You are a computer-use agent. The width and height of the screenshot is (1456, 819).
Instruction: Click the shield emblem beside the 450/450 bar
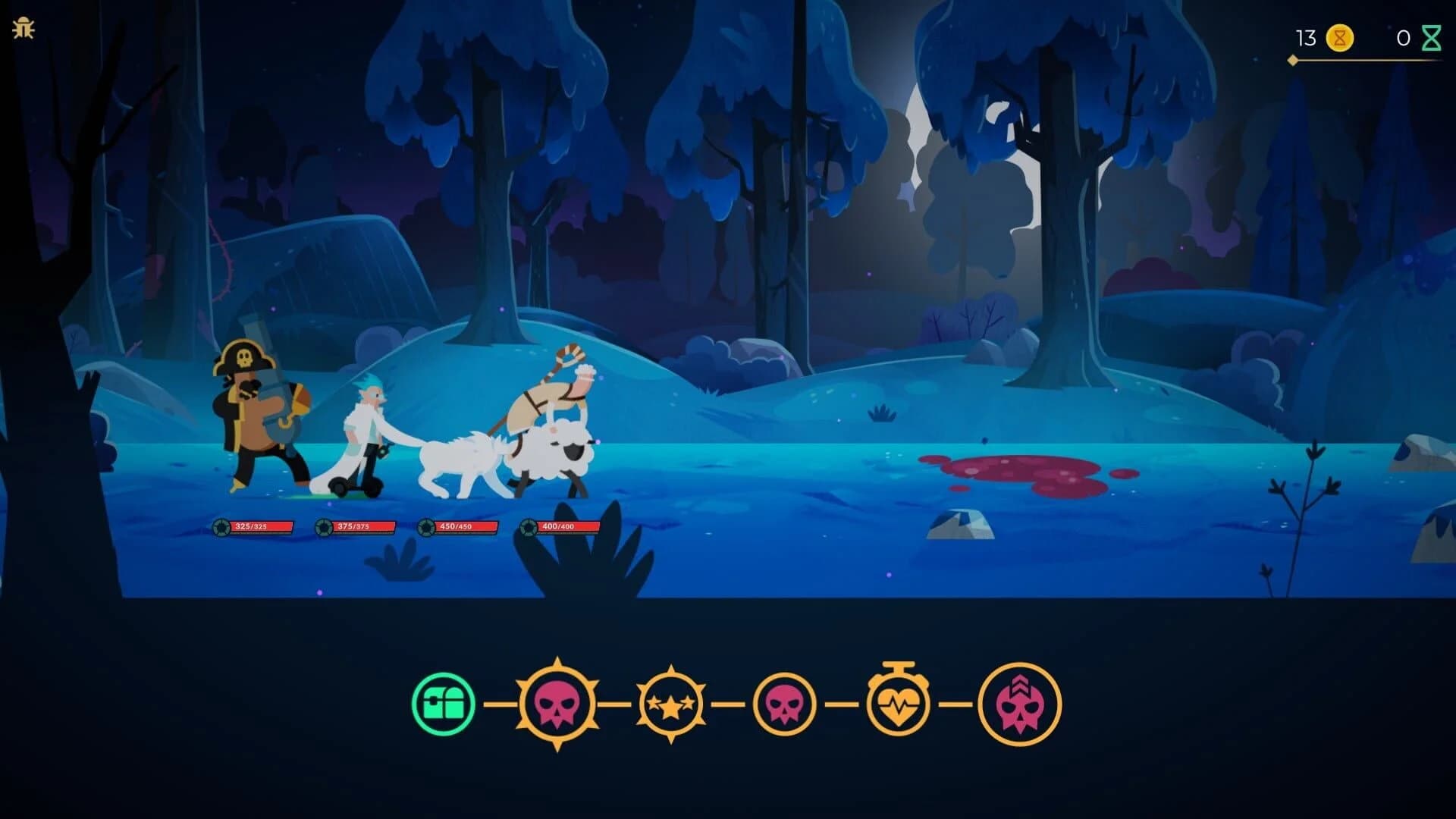click(424, 525)
